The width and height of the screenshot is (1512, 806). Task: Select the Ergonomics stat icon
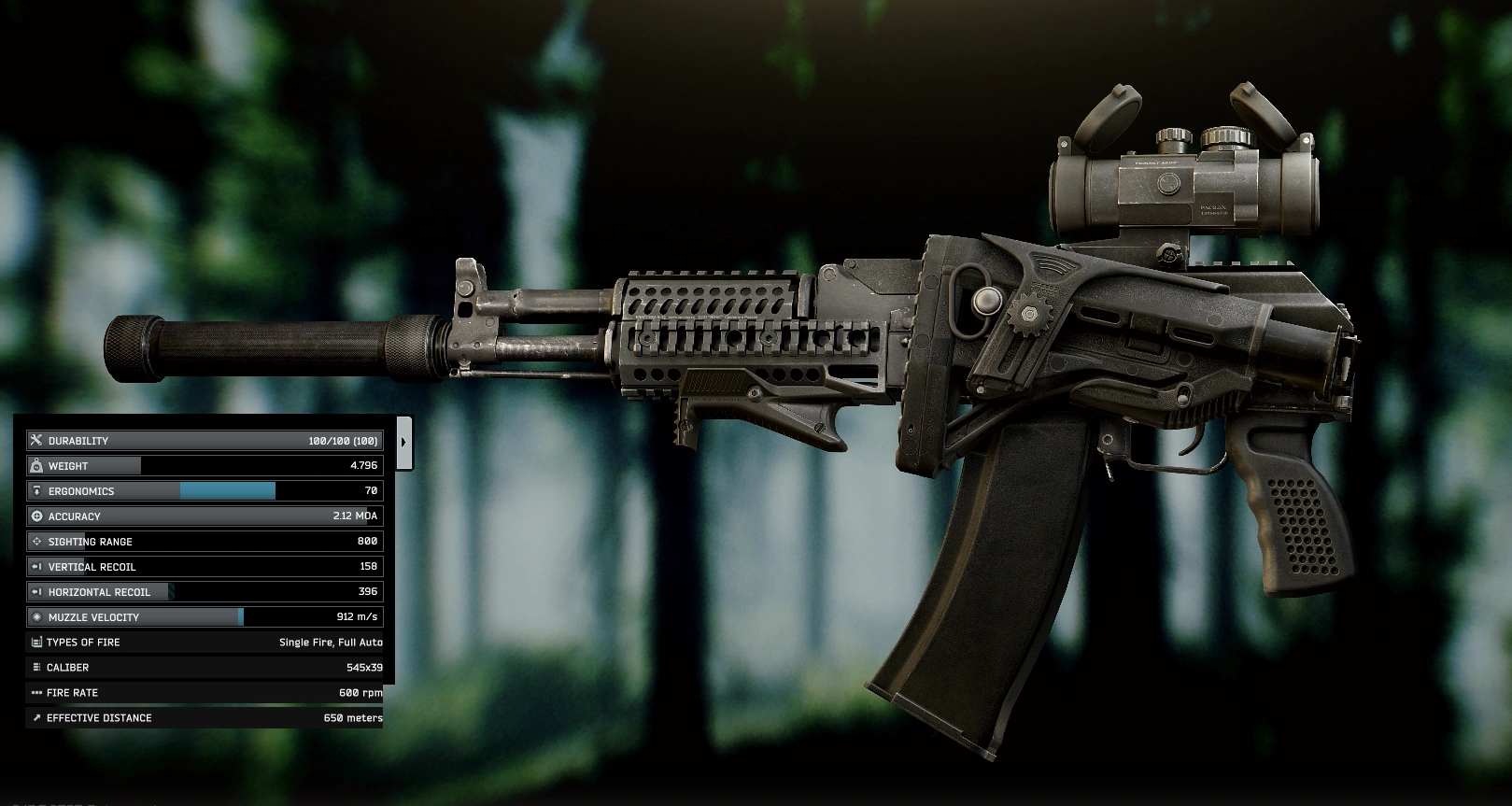[x=35, y=490]
